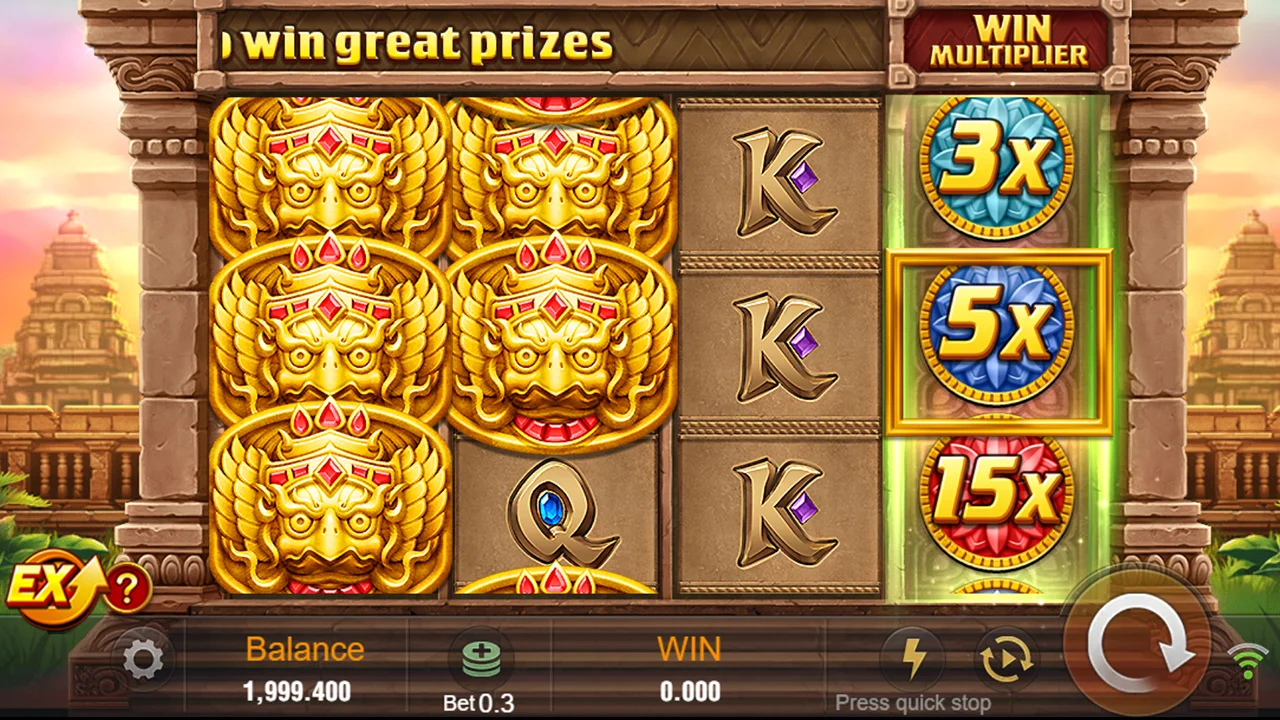
Task: Spin the reels with the circular arrow button
Action: [1138, 645]
